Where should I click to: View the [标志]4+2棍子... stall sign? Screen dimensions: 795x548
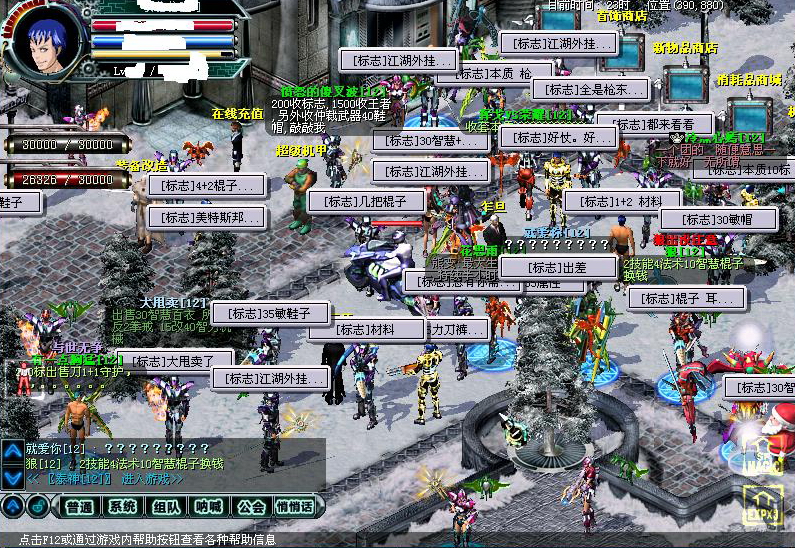(x=207, y=185)
